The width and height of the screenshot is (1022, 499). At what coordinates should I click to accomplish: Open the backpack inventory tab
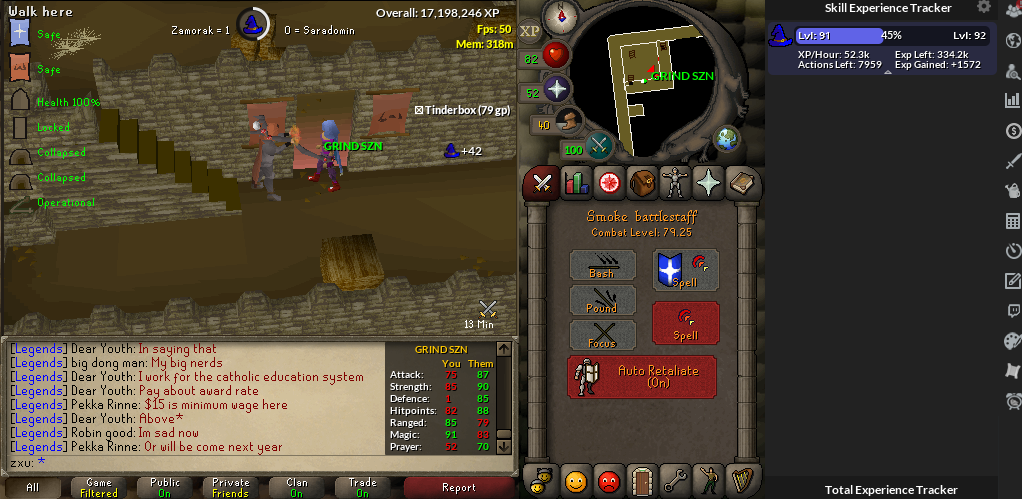pyautogui.click(x=643, y=183)
